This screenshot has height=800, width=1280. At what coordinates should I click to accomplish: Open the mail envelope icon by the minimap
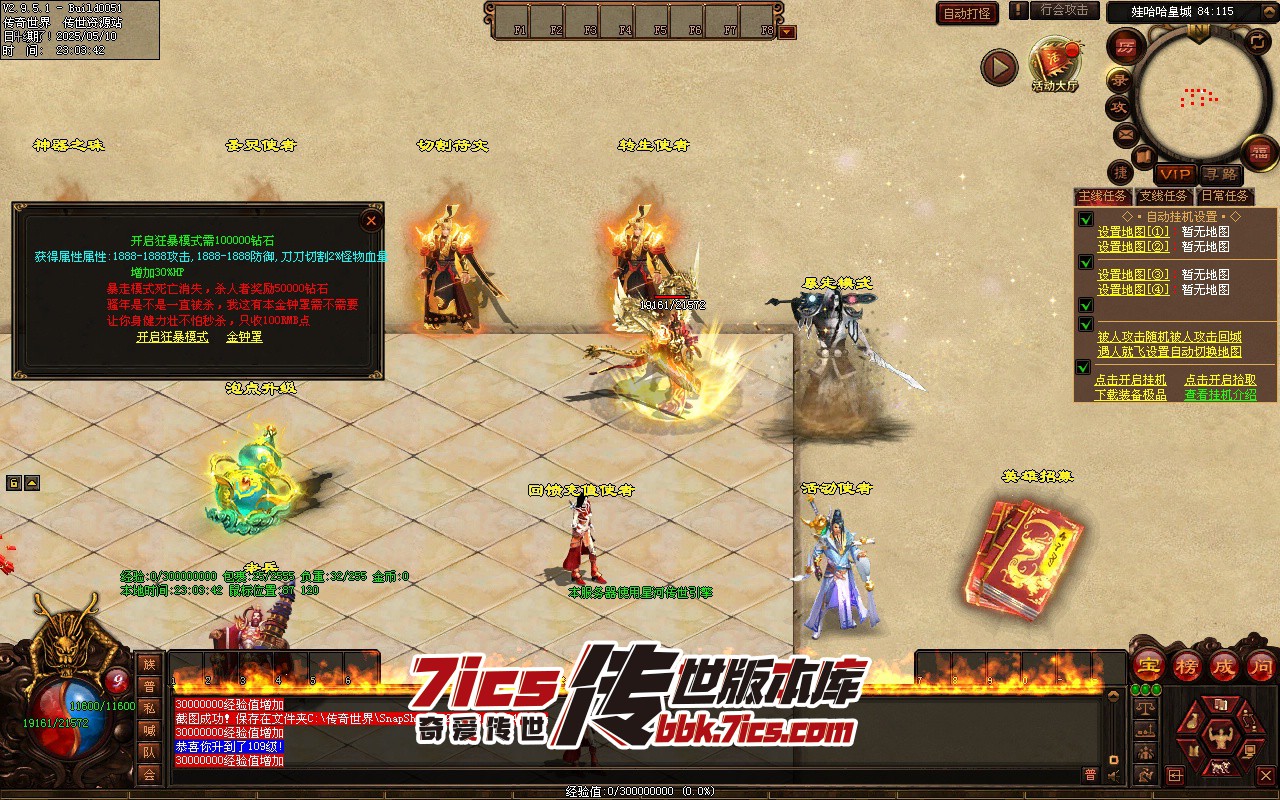(1125, 133)
